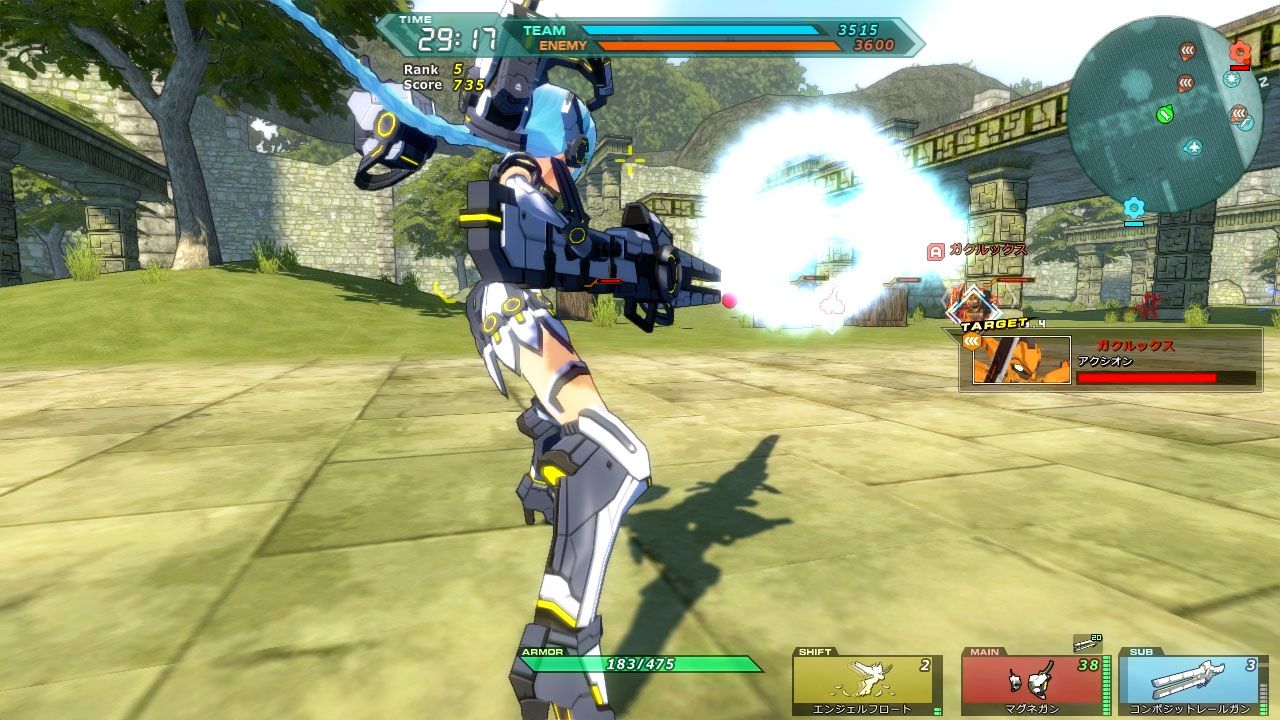Toggle the red marker above Gakuluxe's head
Image resolution: width=1280 pixels, height=720 pixels.
coord(938,249)
